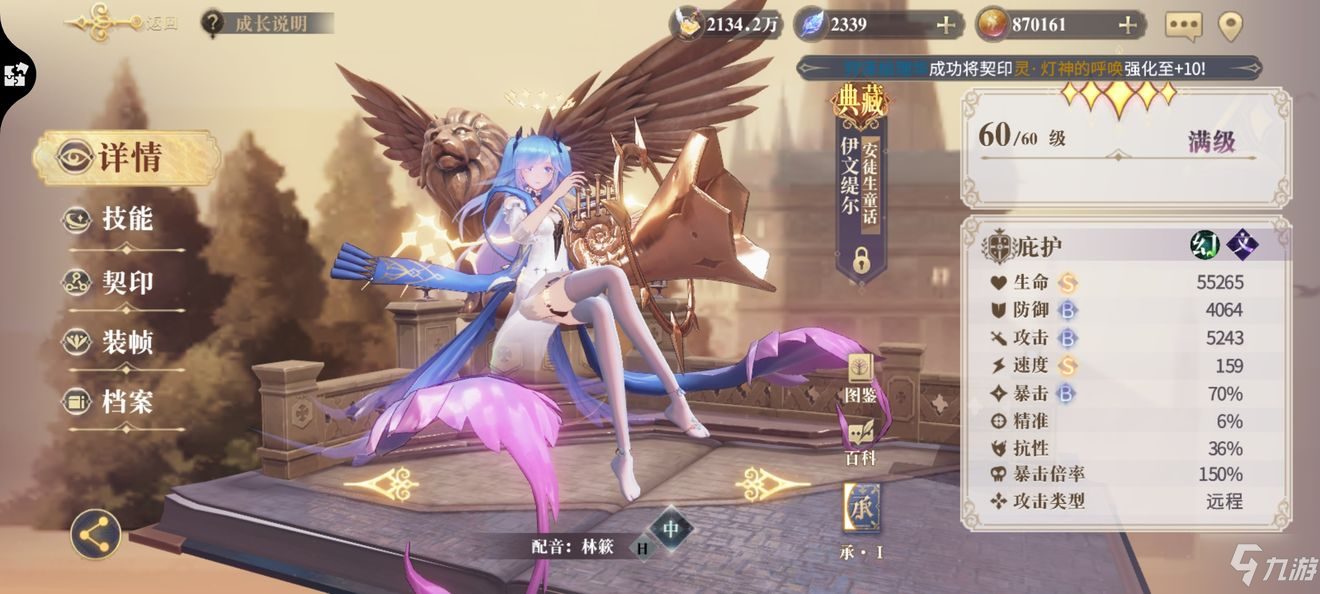Open the chat bubble icon

pyautogui.click(x=1184, y=26)
